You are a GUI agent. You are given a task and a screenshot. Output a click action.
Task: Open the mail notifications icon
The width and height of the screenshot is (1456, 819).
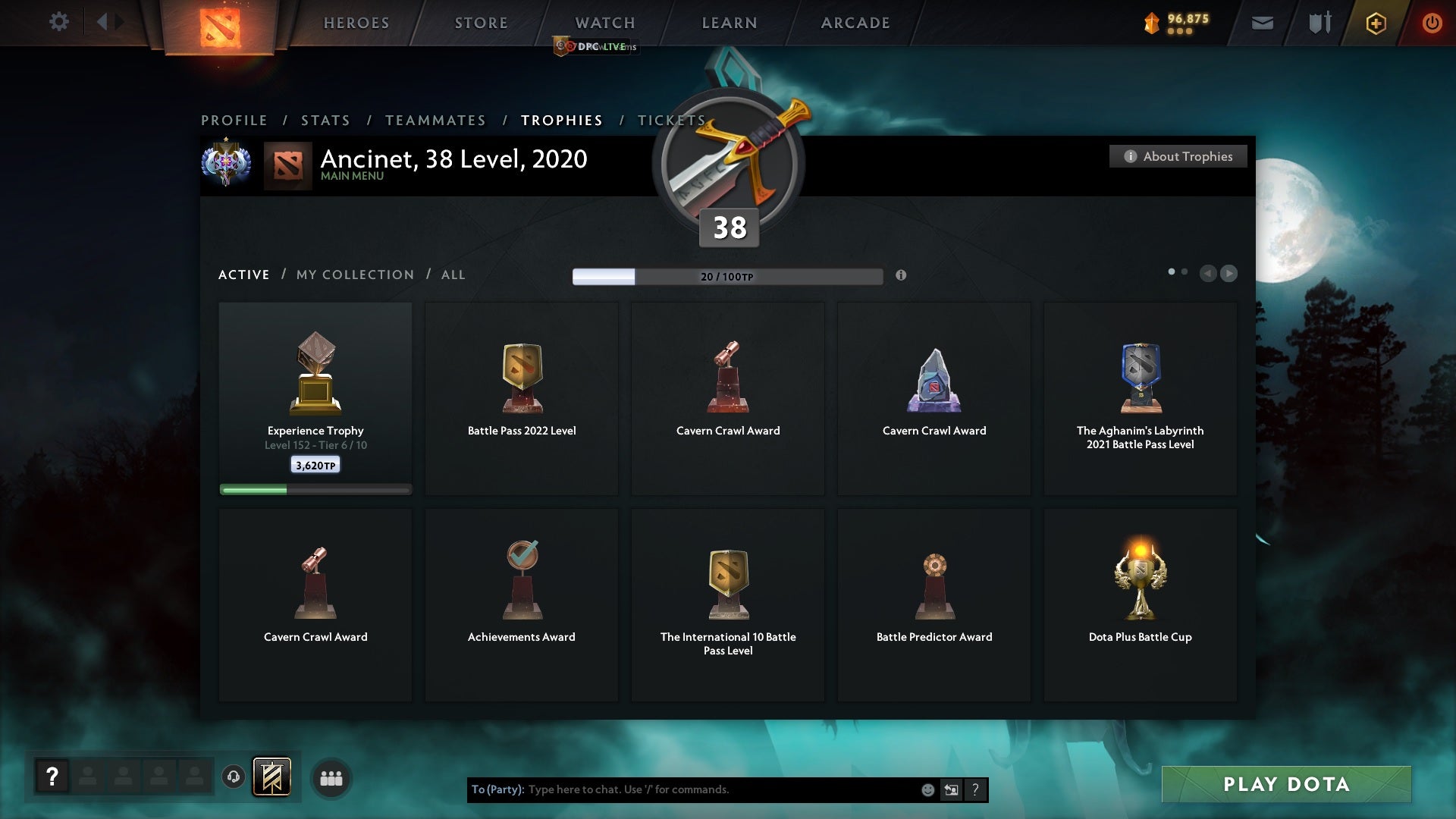click(1262, 23)
